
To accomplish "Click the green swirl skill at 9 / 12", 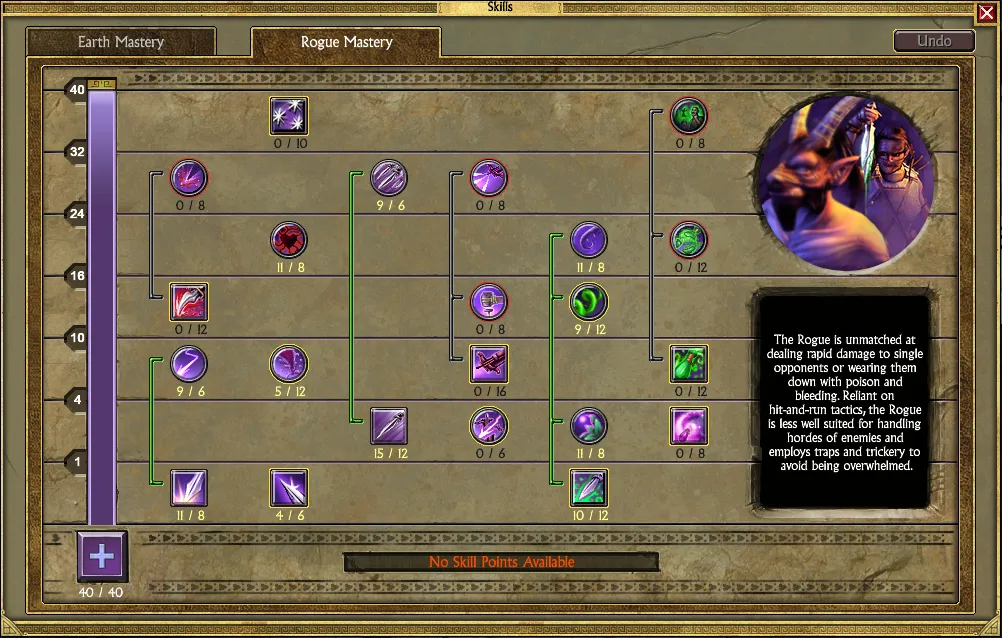I will click(589, 302).
